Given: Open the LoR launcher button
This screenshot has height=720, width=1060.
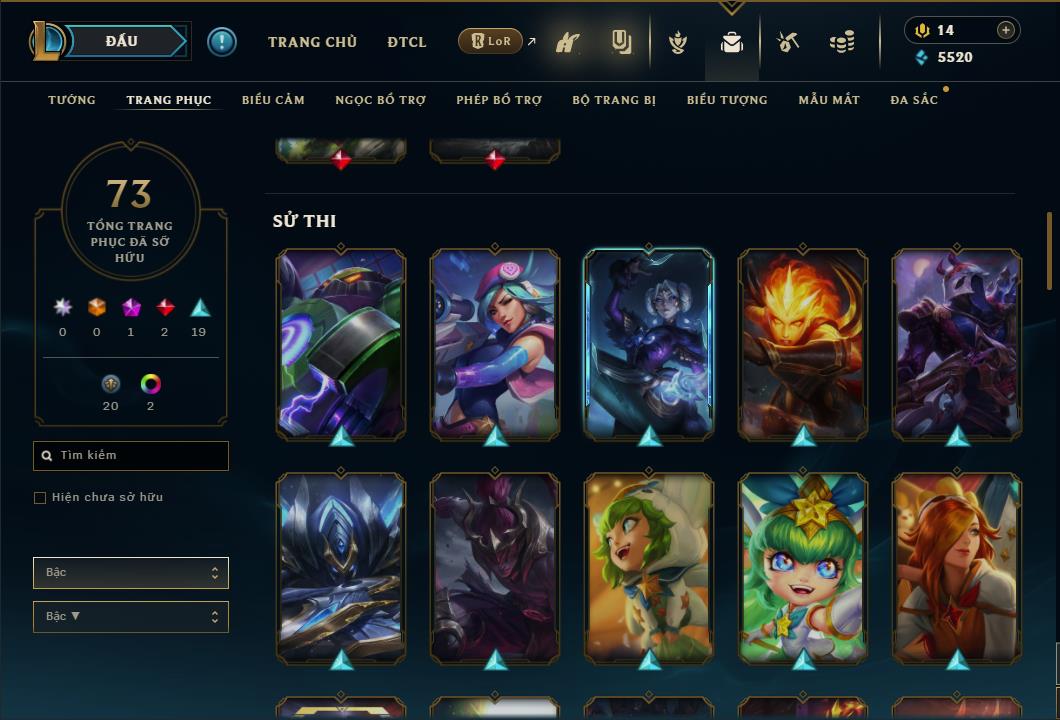Looking at the screenshot, I should click(490, 41).
